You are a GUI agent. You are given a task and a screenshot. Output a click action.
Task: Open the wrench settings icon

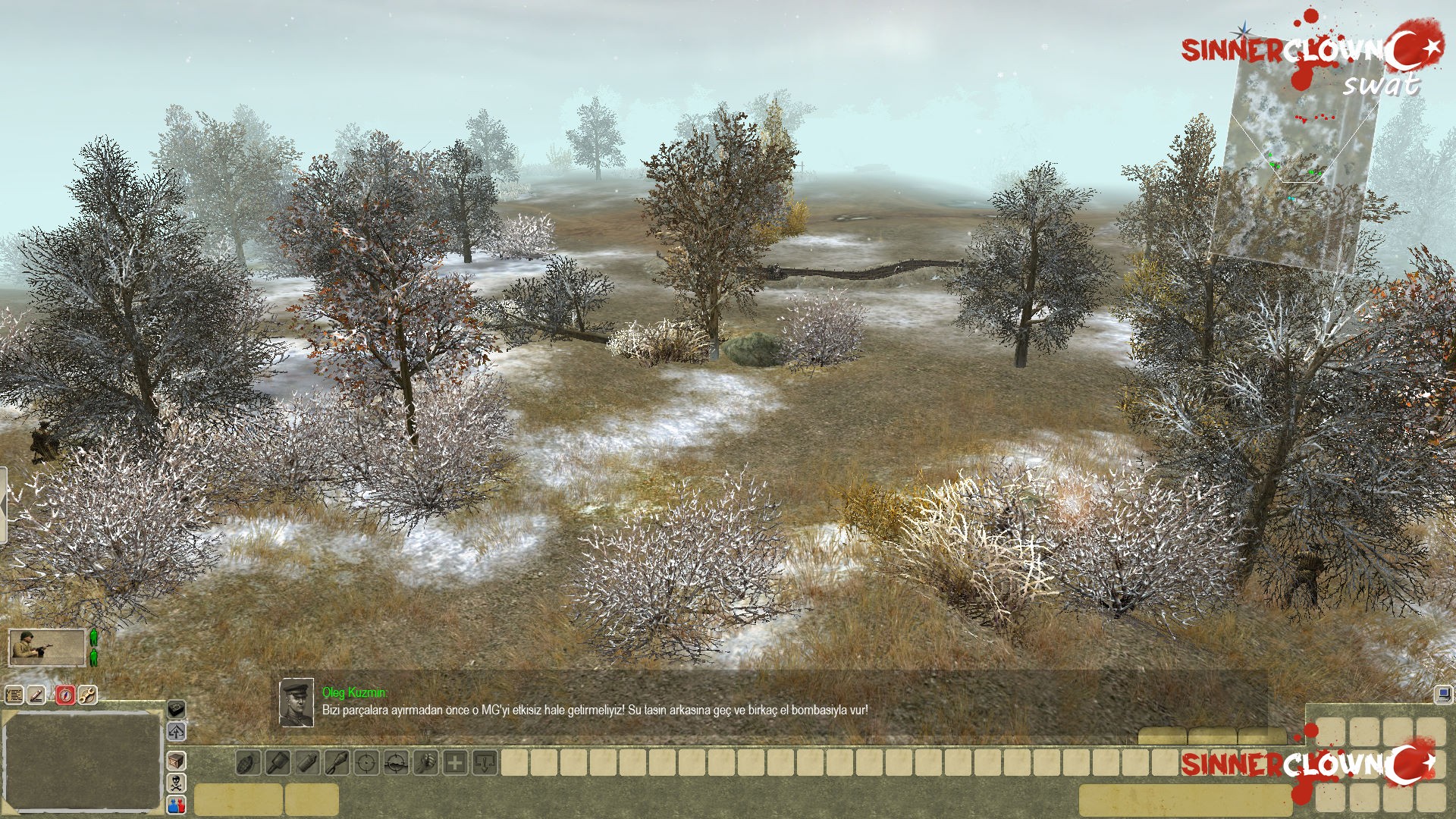pos(88,695)
